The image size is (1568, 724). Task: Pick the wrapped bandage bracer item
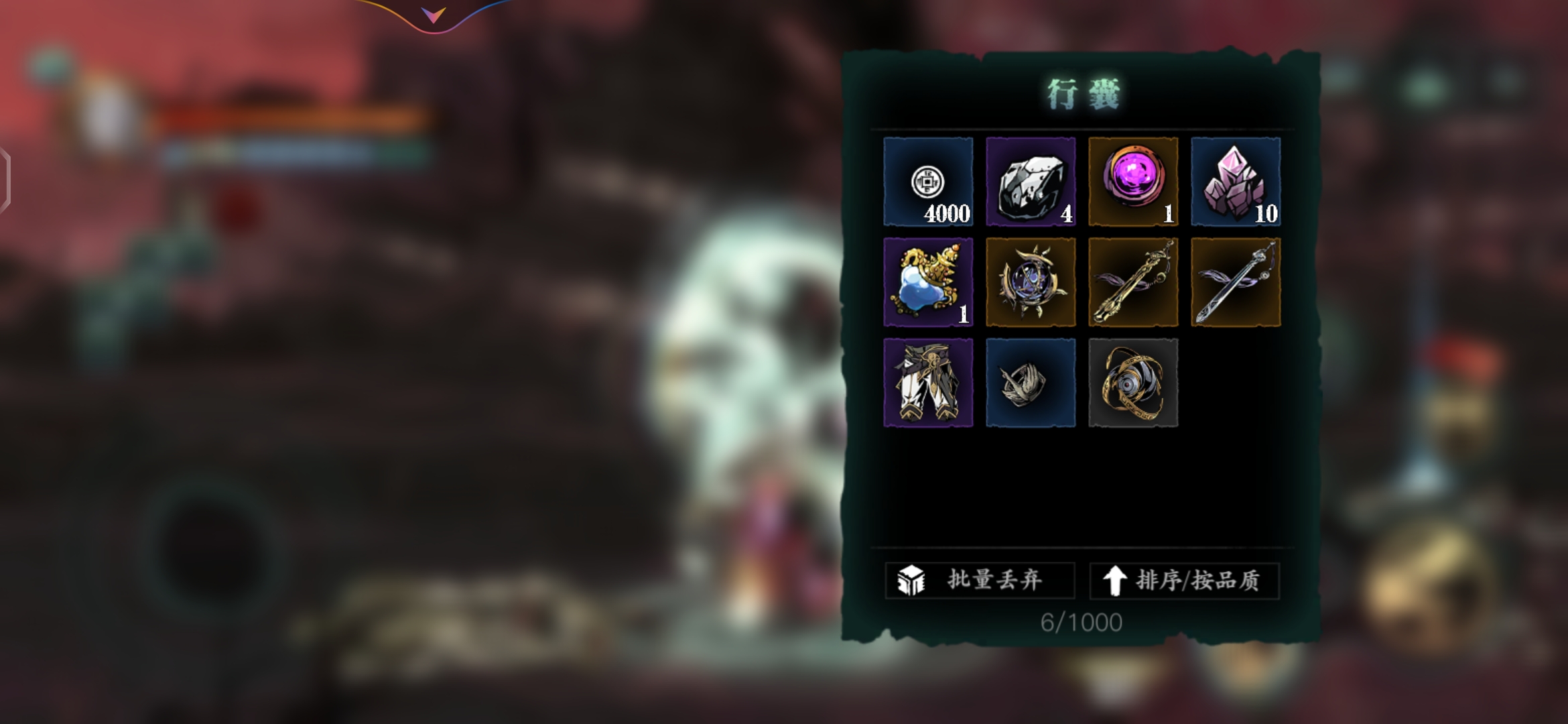click(x=1031, y=383)
